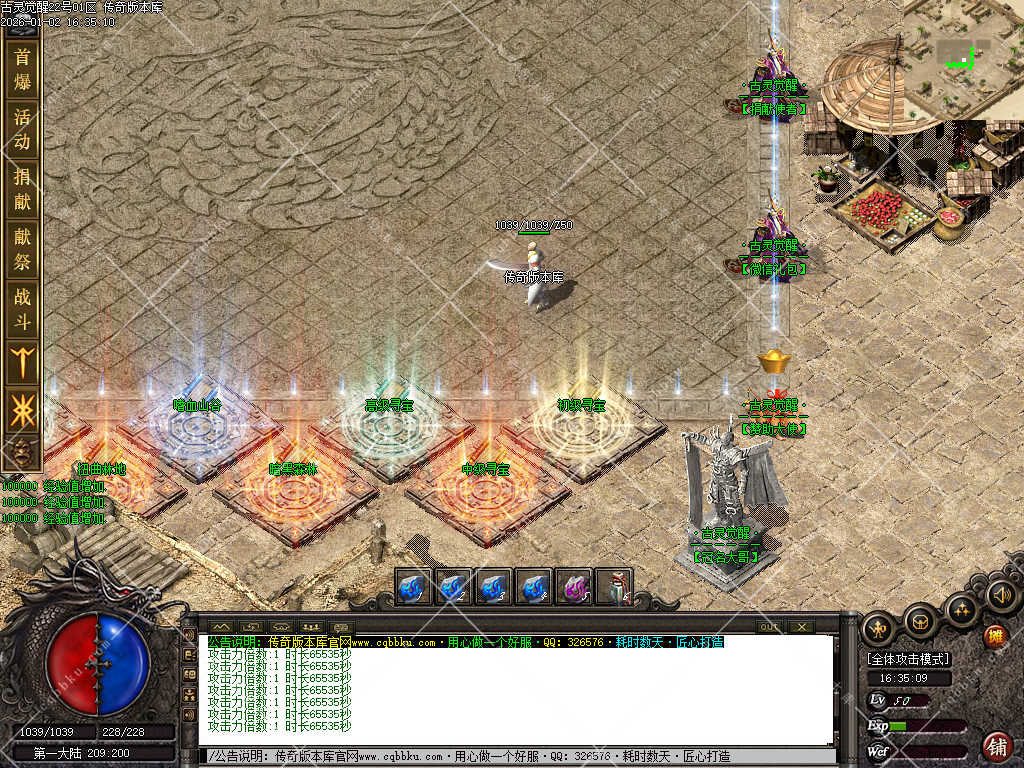1024x768 pixels.
Task: Choose the 战斗 combat button
Action: click(22, 308)
